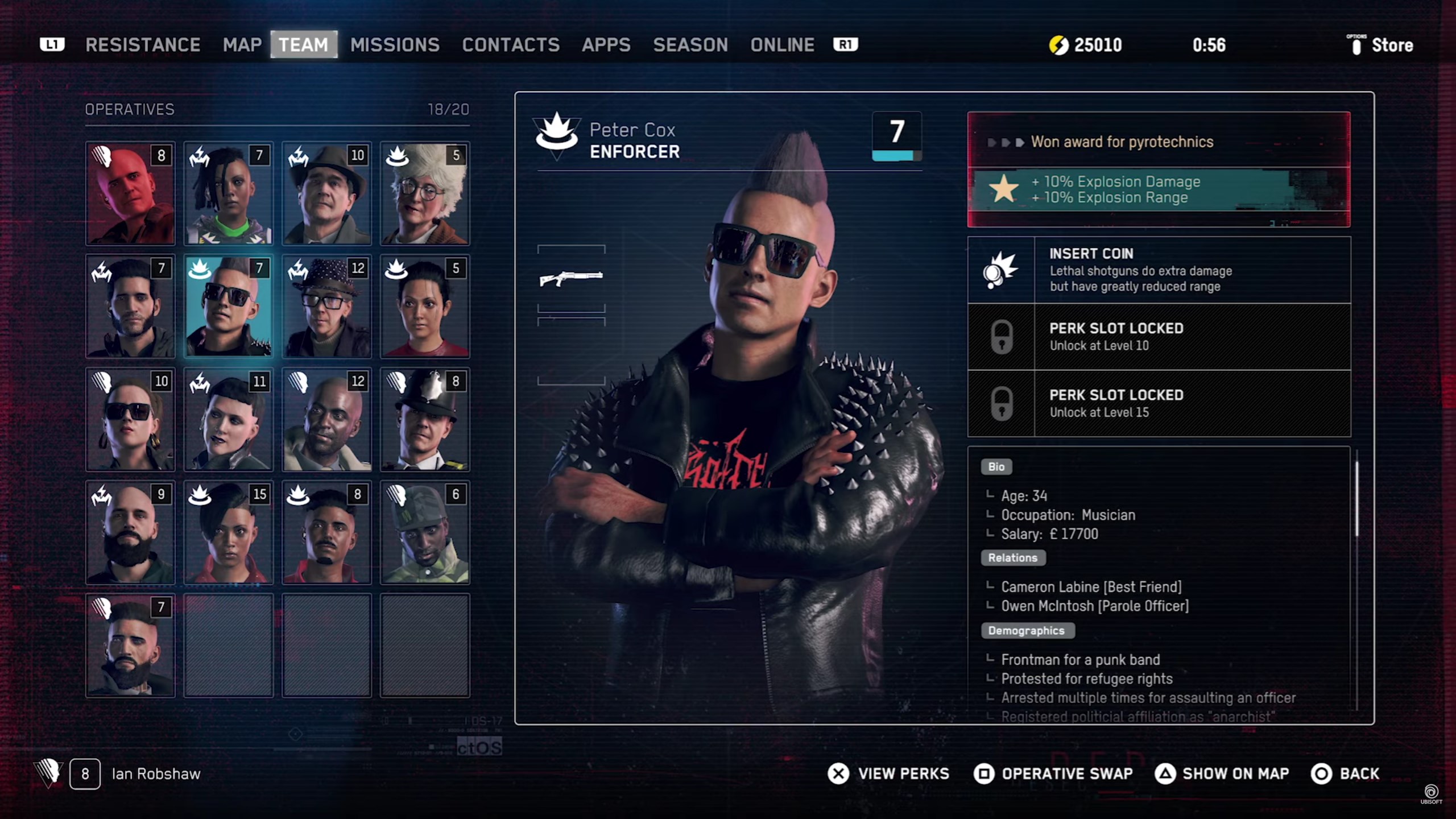
Task: Select the police officer operative portrait
Action: click(x=425, y=420)
